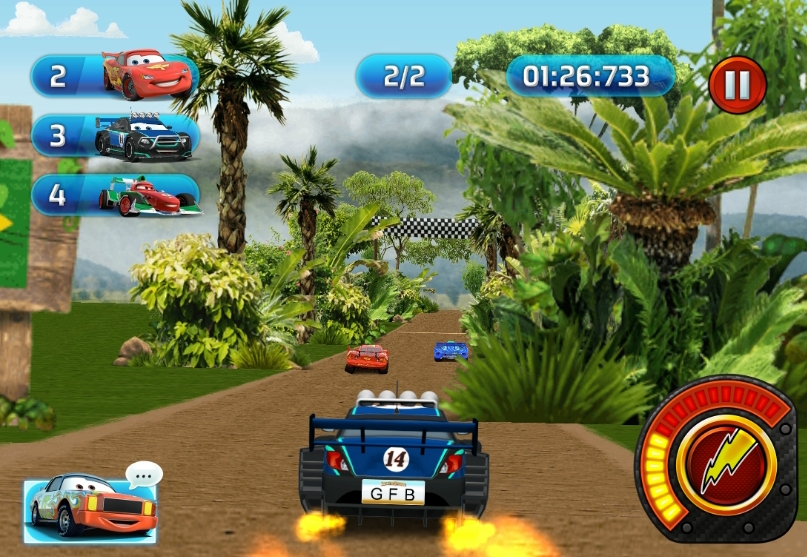Viewport: 807px width, 557px height.
Task: Select Lightning McQueen's 2nd place badge
Action: coord(113,76)
